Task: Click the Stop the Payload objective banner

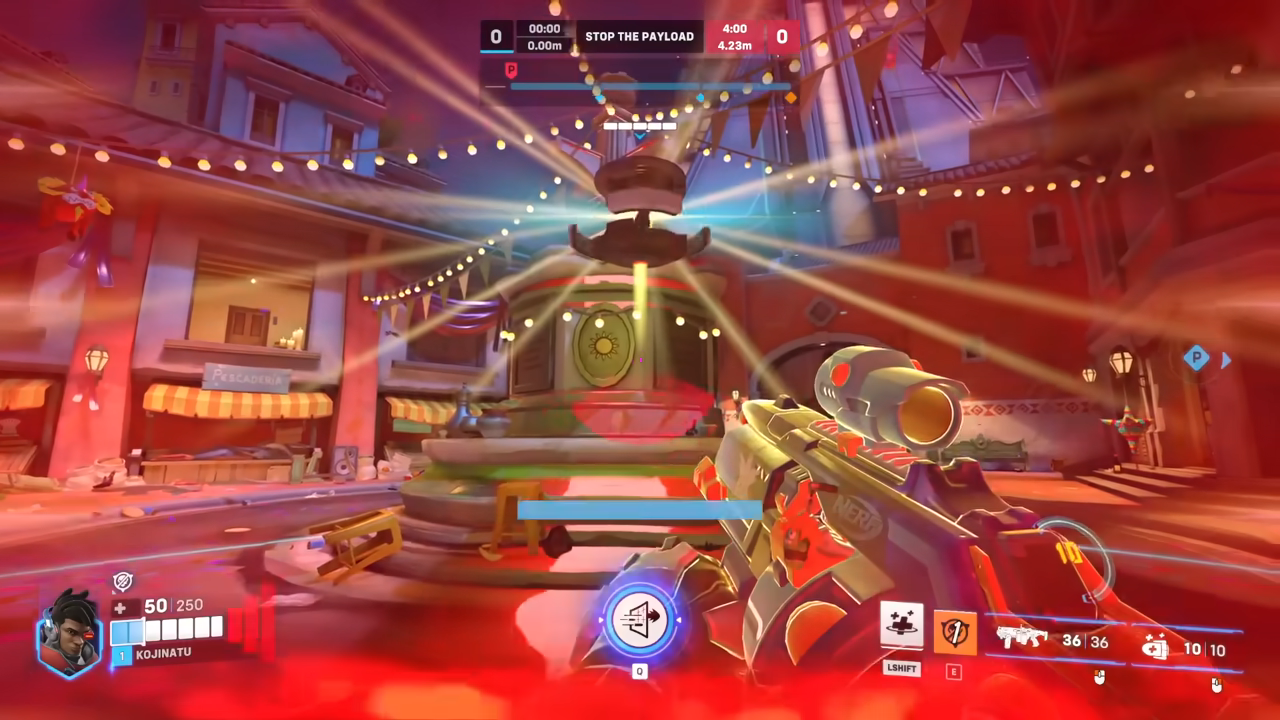Action: [x=639, y=37]
